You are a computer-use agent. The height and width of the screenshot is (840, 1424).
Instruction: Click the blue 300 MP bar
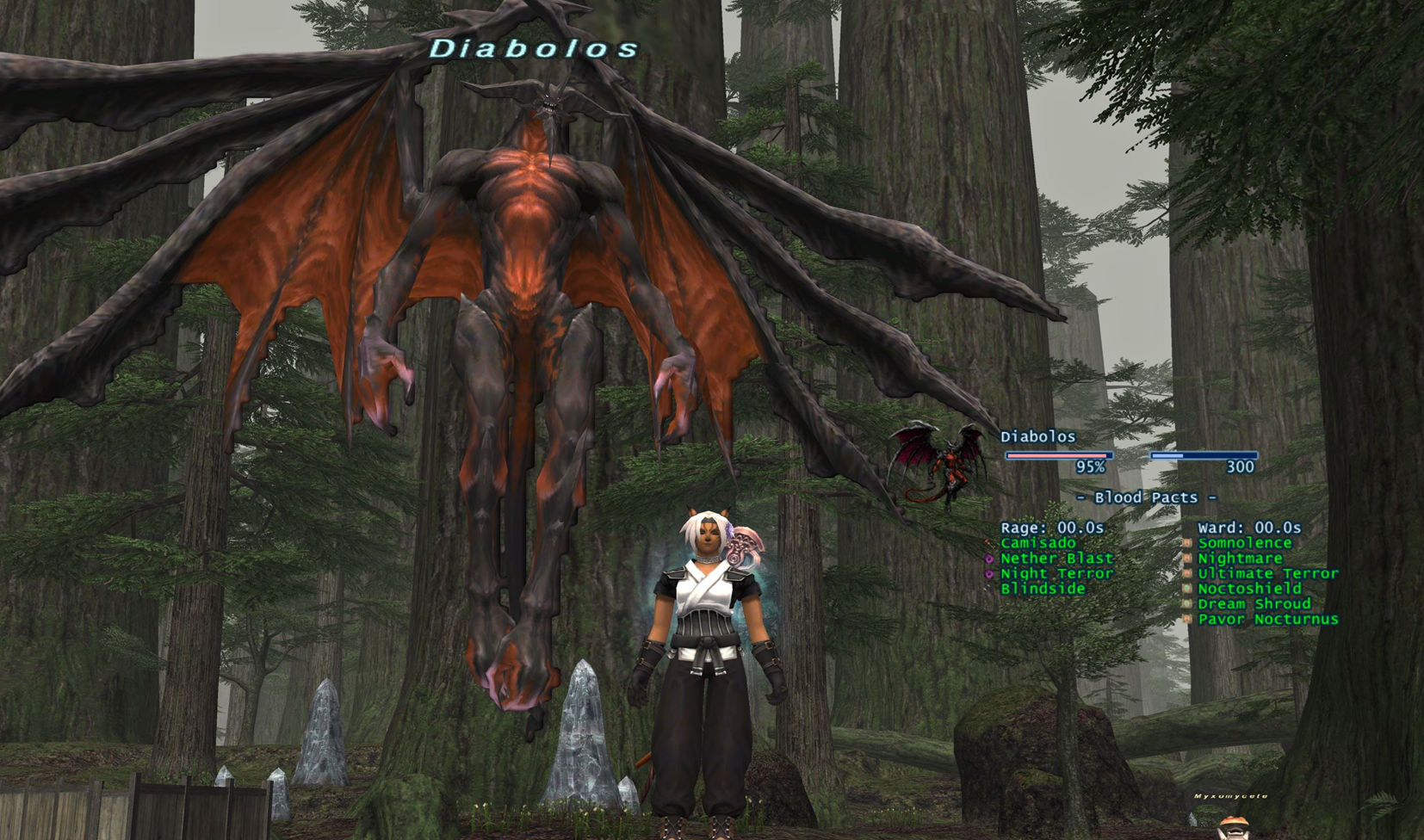tap(1204, 457)
